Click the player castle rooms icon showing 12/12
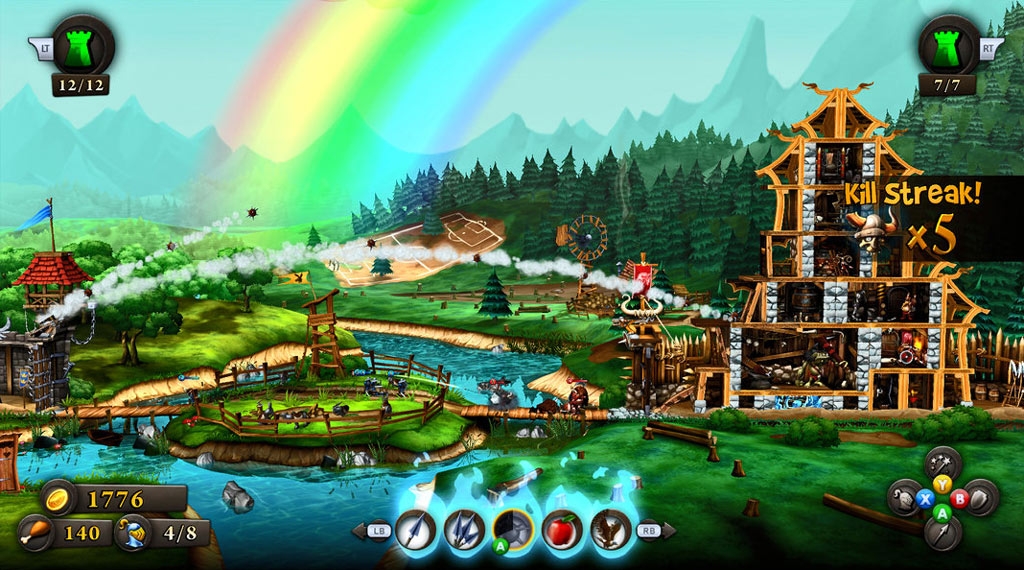Viewport: 1024px width, 570px height. tap(81, 47)
